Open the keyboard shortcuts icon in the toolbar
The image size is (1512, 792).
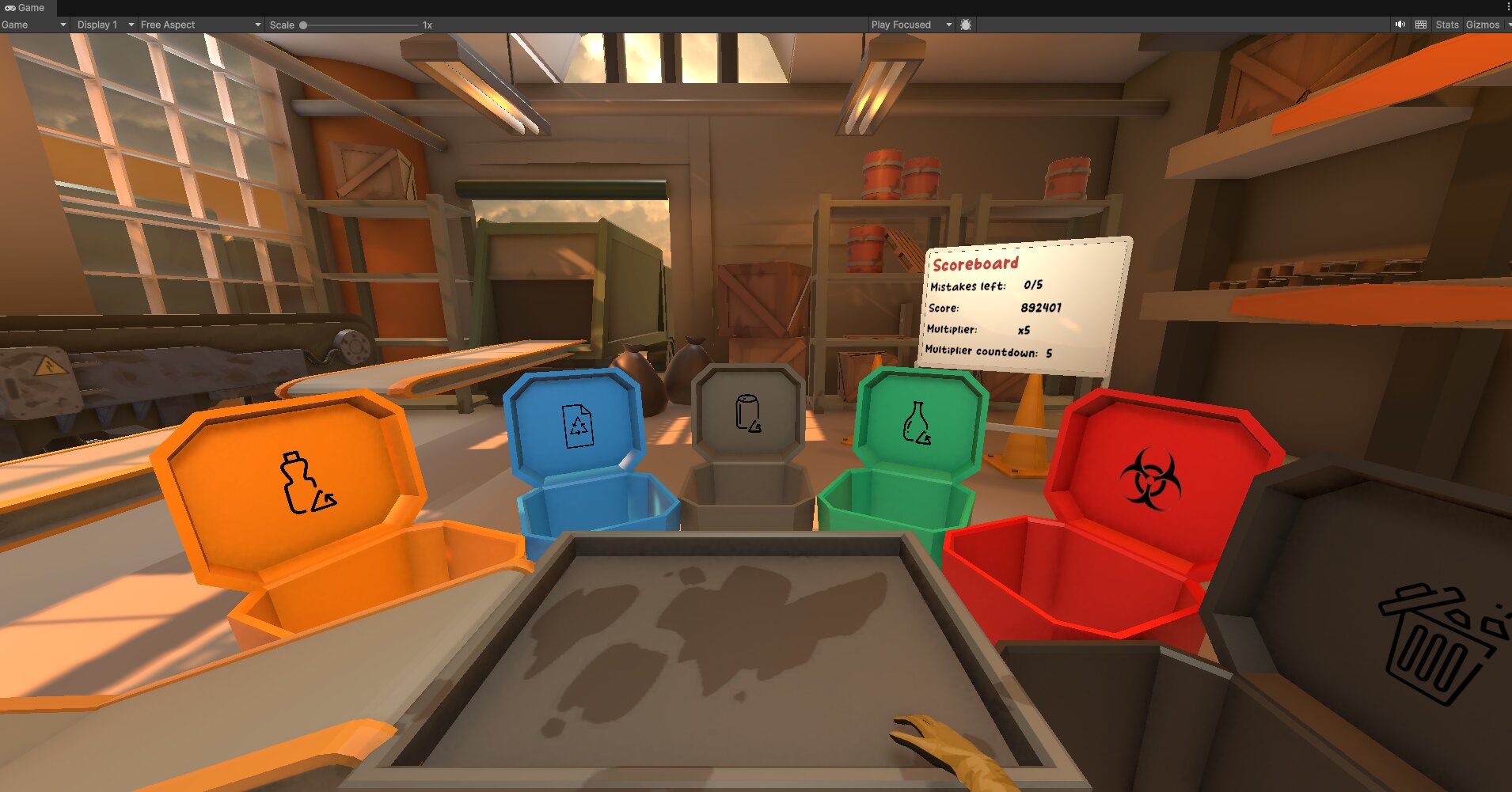pos(1421,25)
